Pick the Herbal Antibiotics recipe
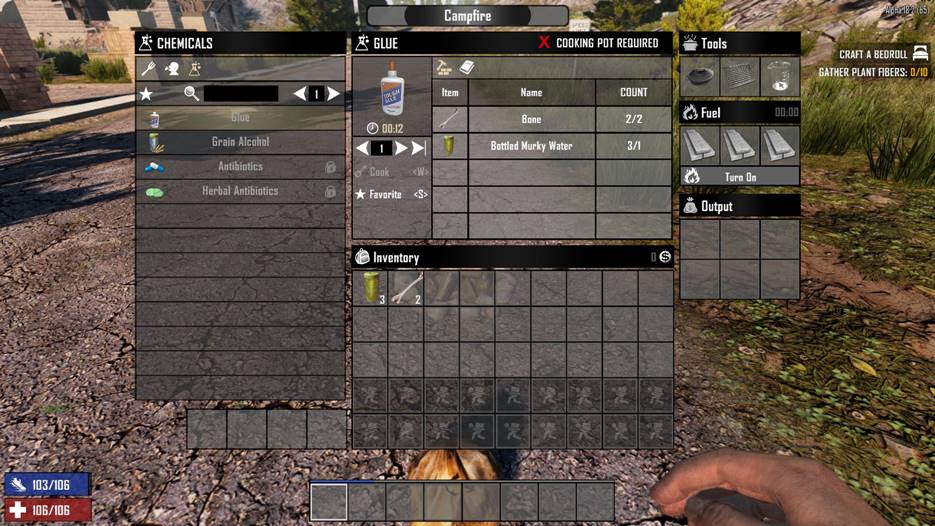The height and width of the screenshot is (526, 935). click(240, 191)
